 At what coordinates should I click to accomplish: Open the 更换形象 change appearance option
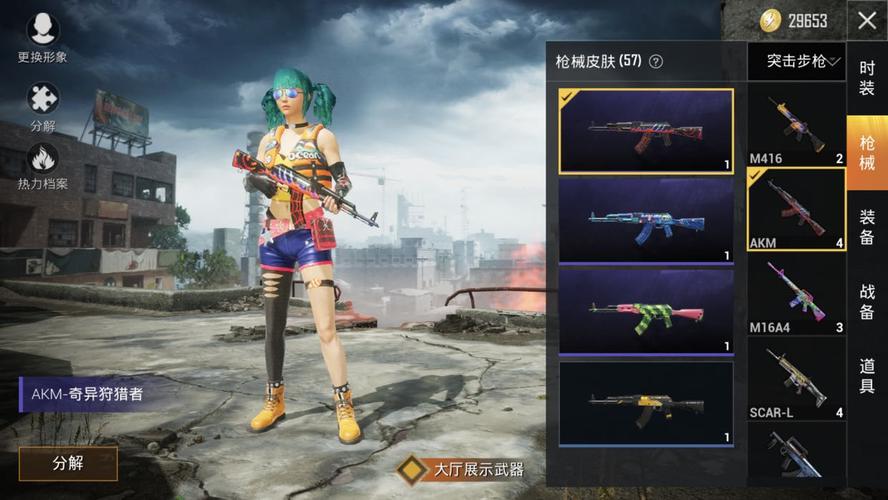click(x=42, y=30)
